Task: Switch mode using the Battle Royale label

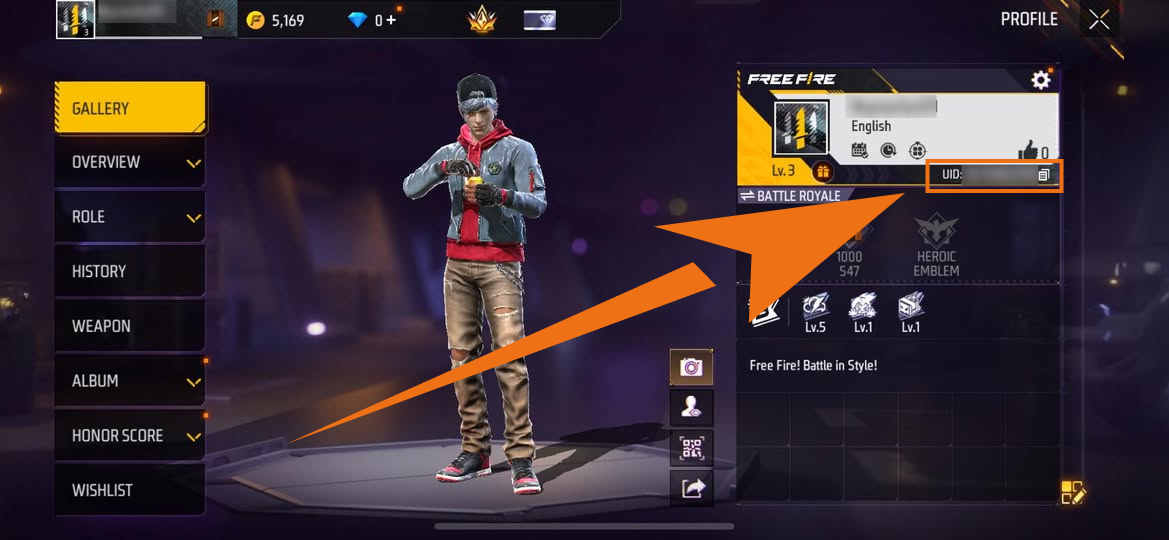Action: [790, 196]
